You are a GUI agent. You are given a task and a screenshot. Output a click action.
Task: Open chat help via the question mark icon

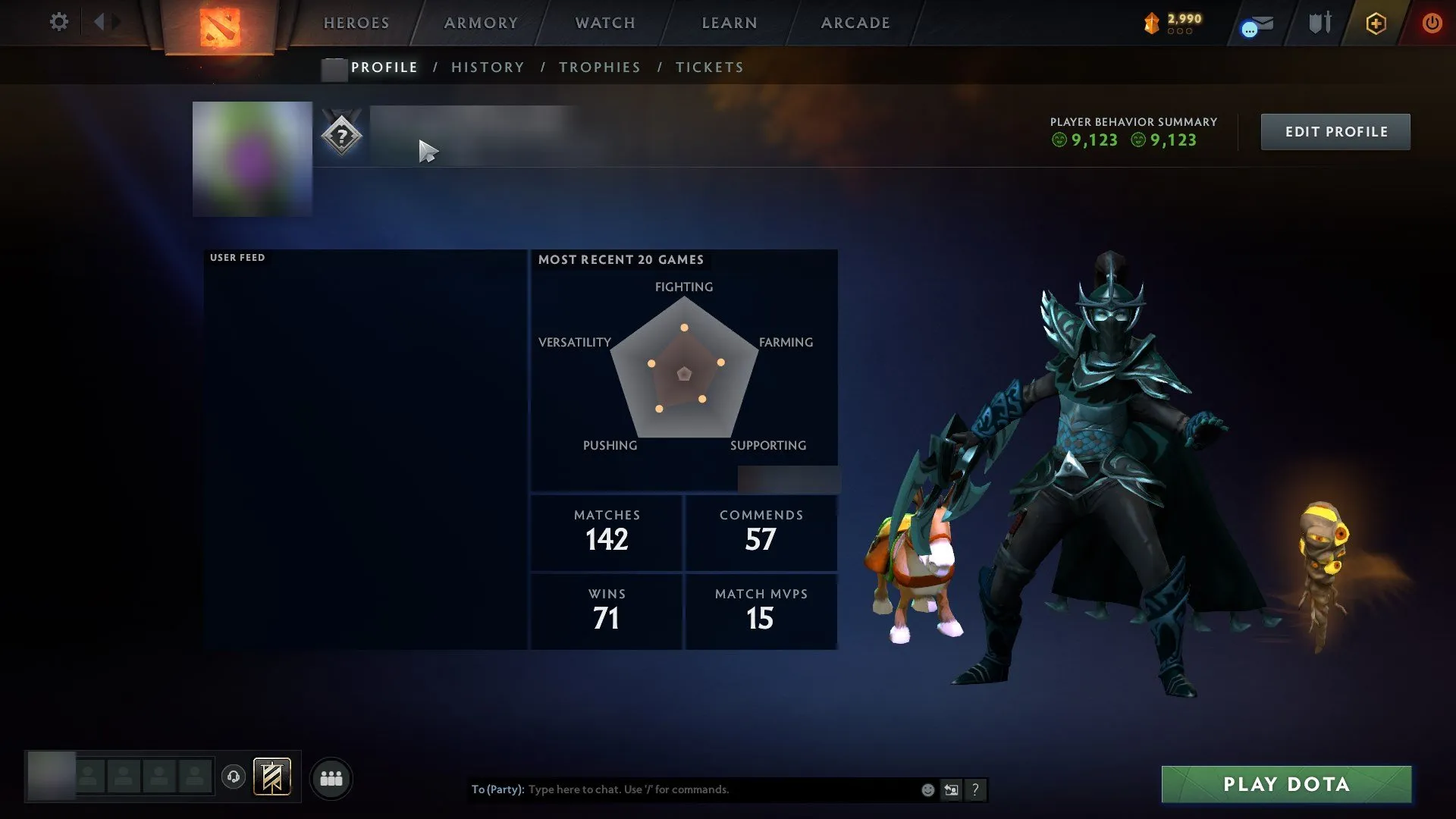(x=975, y=789)
